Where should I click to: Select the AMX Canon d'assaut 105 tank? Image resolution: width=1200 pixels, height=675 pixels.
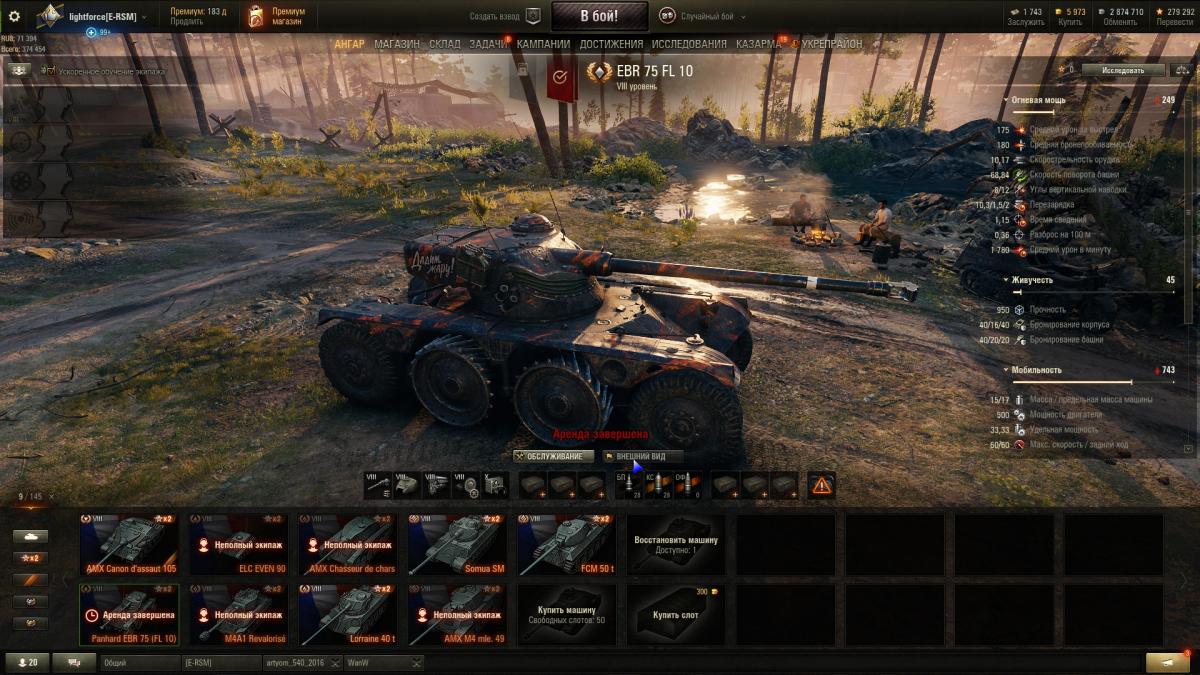(x=130, y=545)
